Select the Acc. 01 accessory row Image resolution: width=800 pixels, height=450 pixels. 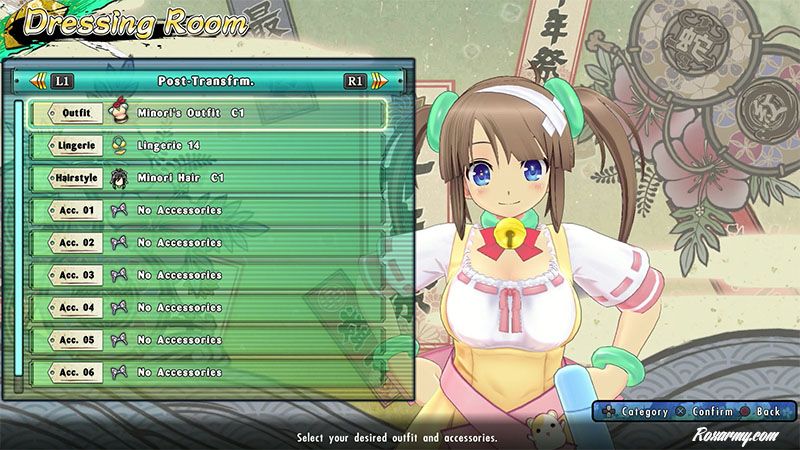[205, 211]
